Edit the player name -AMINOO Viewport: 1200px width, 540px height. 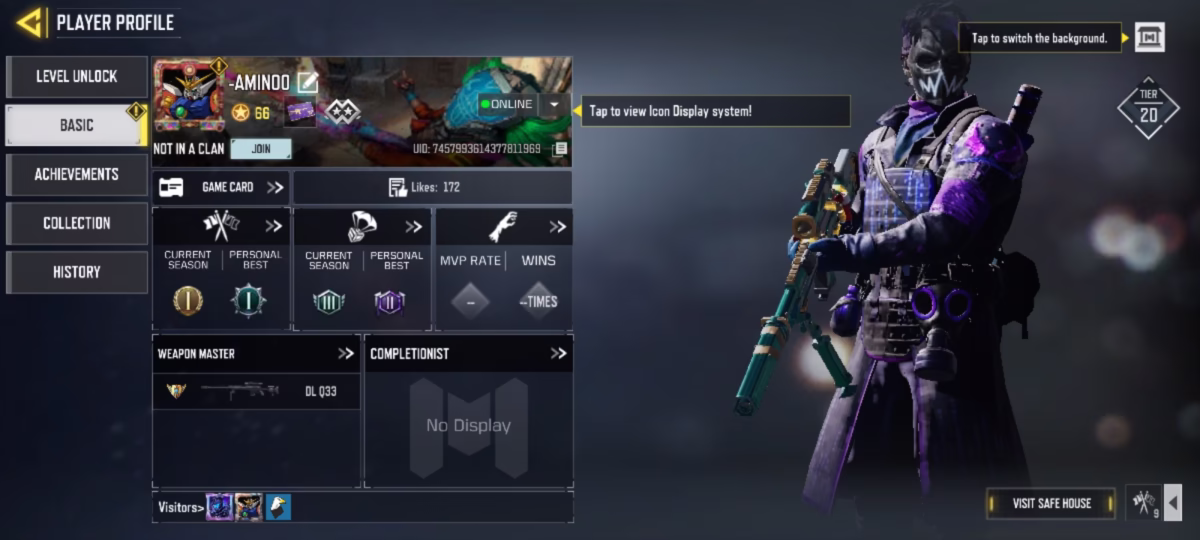coord(307,83)
